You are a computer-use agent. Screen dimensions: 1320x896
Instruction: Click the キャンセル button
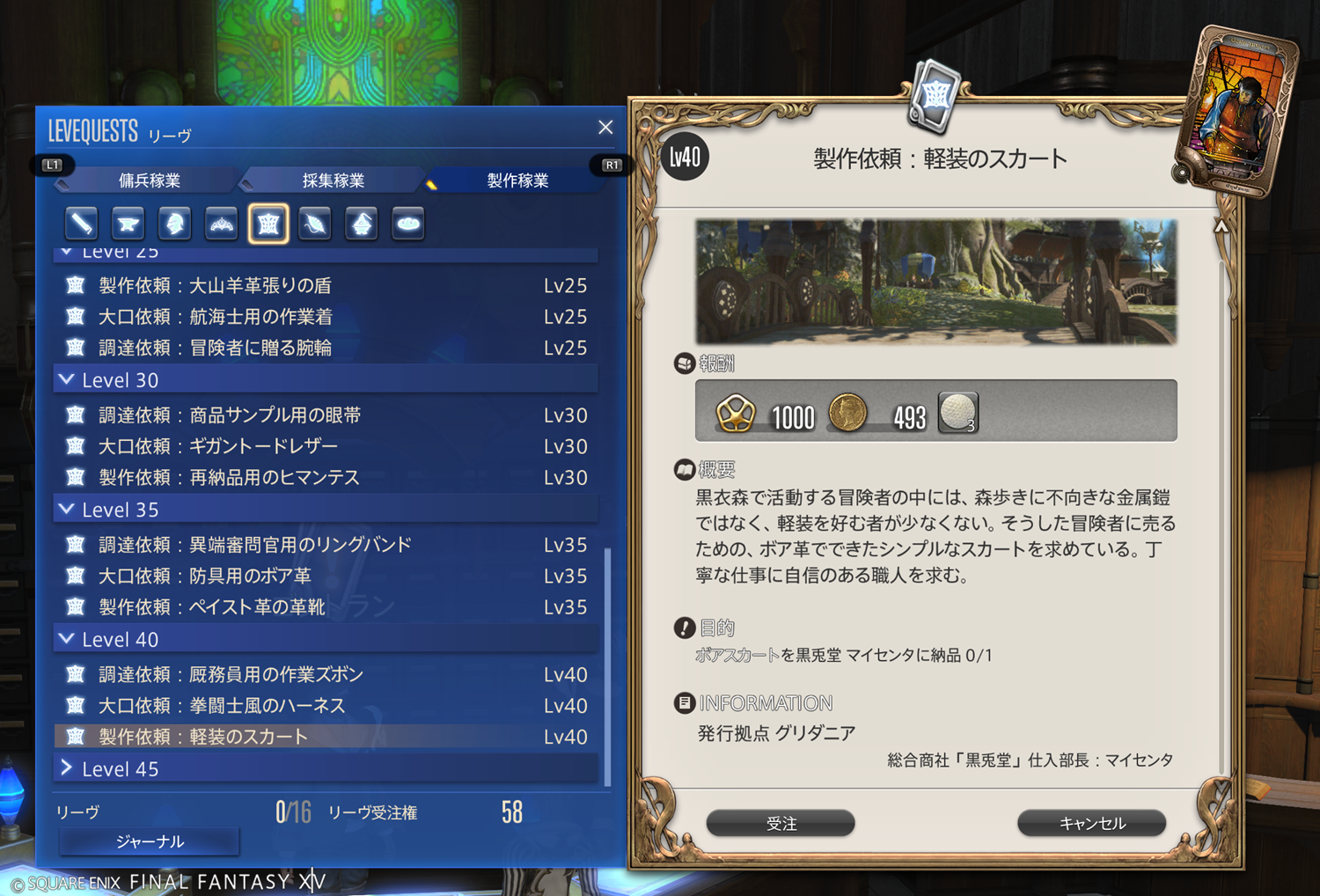tap(1091, 823)
